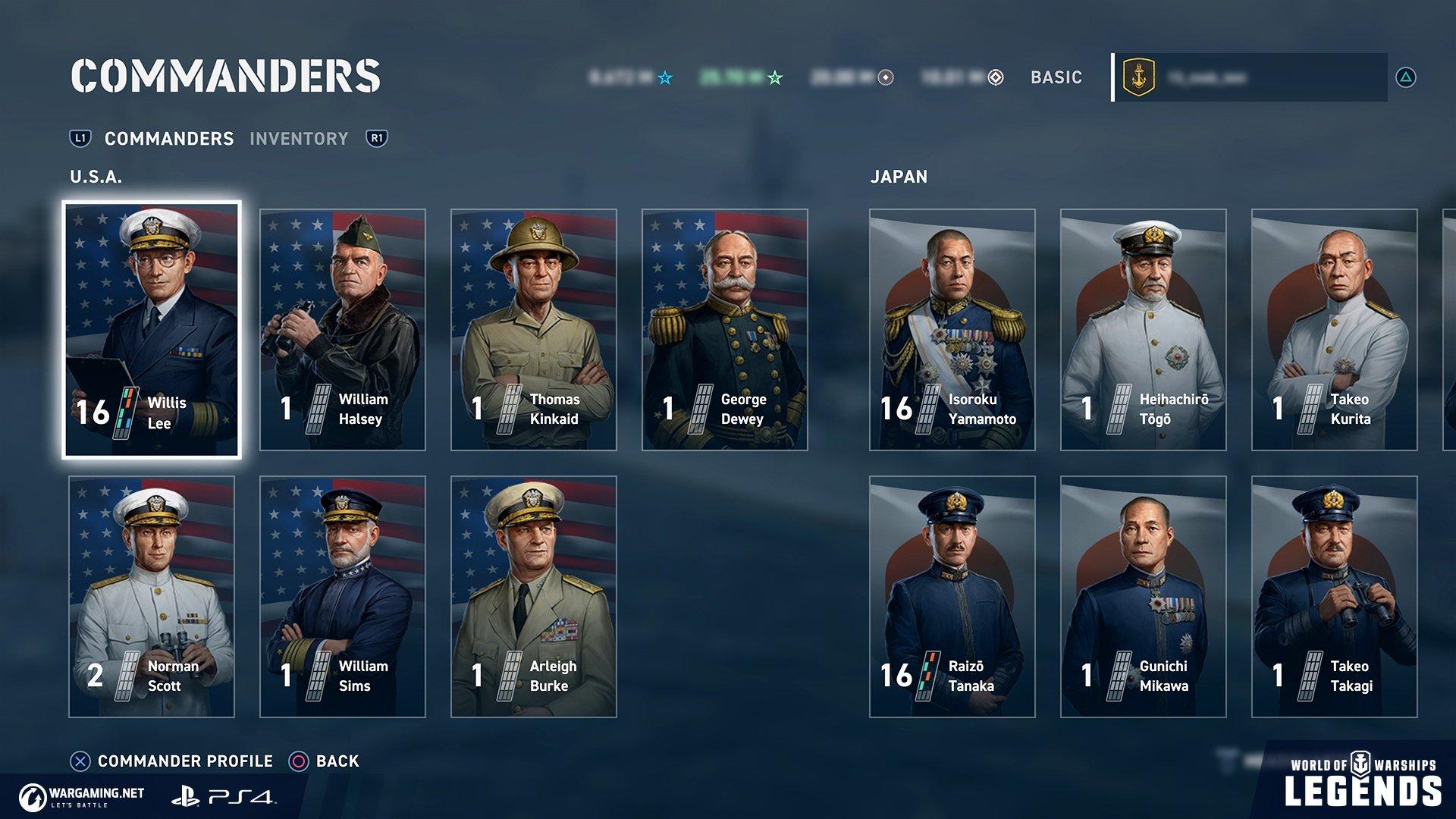Click Back to return to previous screen
Viewport: 1456px width, 819px height.
[x=337, y=761]
